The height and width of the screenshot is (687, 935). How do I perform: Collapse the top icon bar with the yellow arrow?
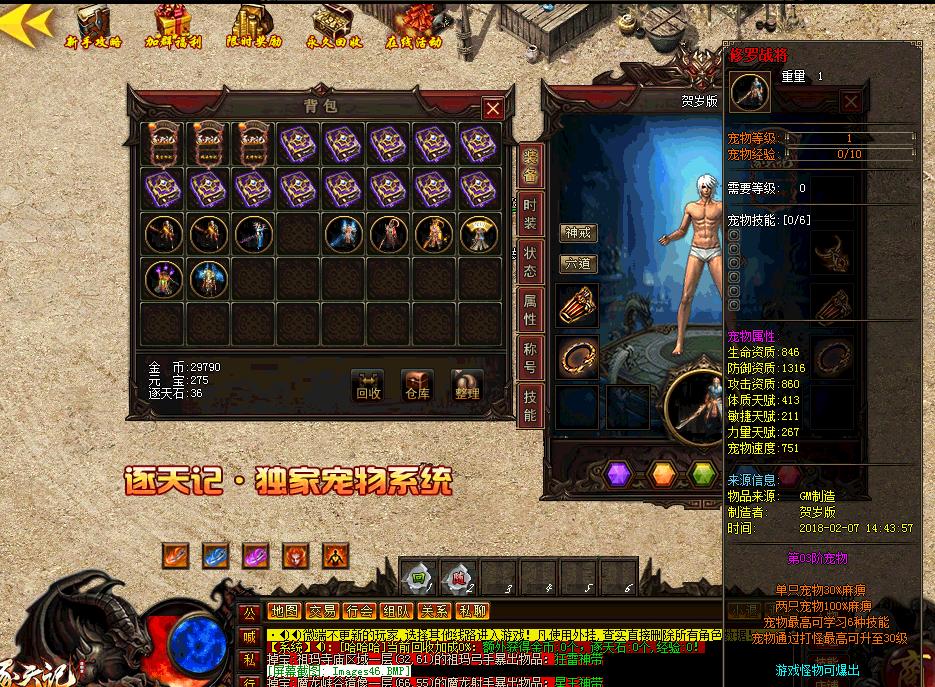coord(26,24)
